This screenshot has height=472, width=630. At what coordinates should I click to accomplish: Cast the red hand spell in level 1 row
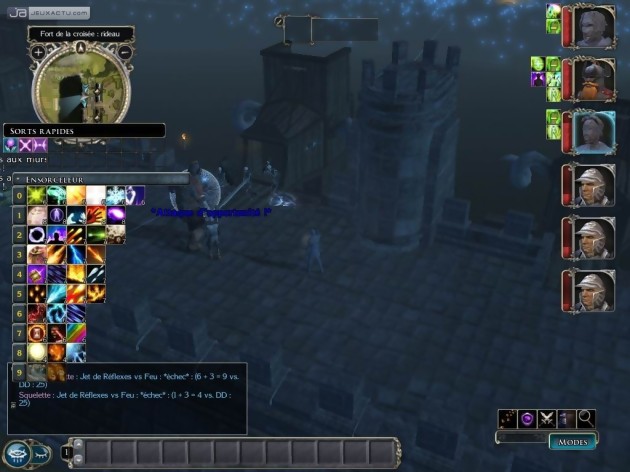pos(96,214)
